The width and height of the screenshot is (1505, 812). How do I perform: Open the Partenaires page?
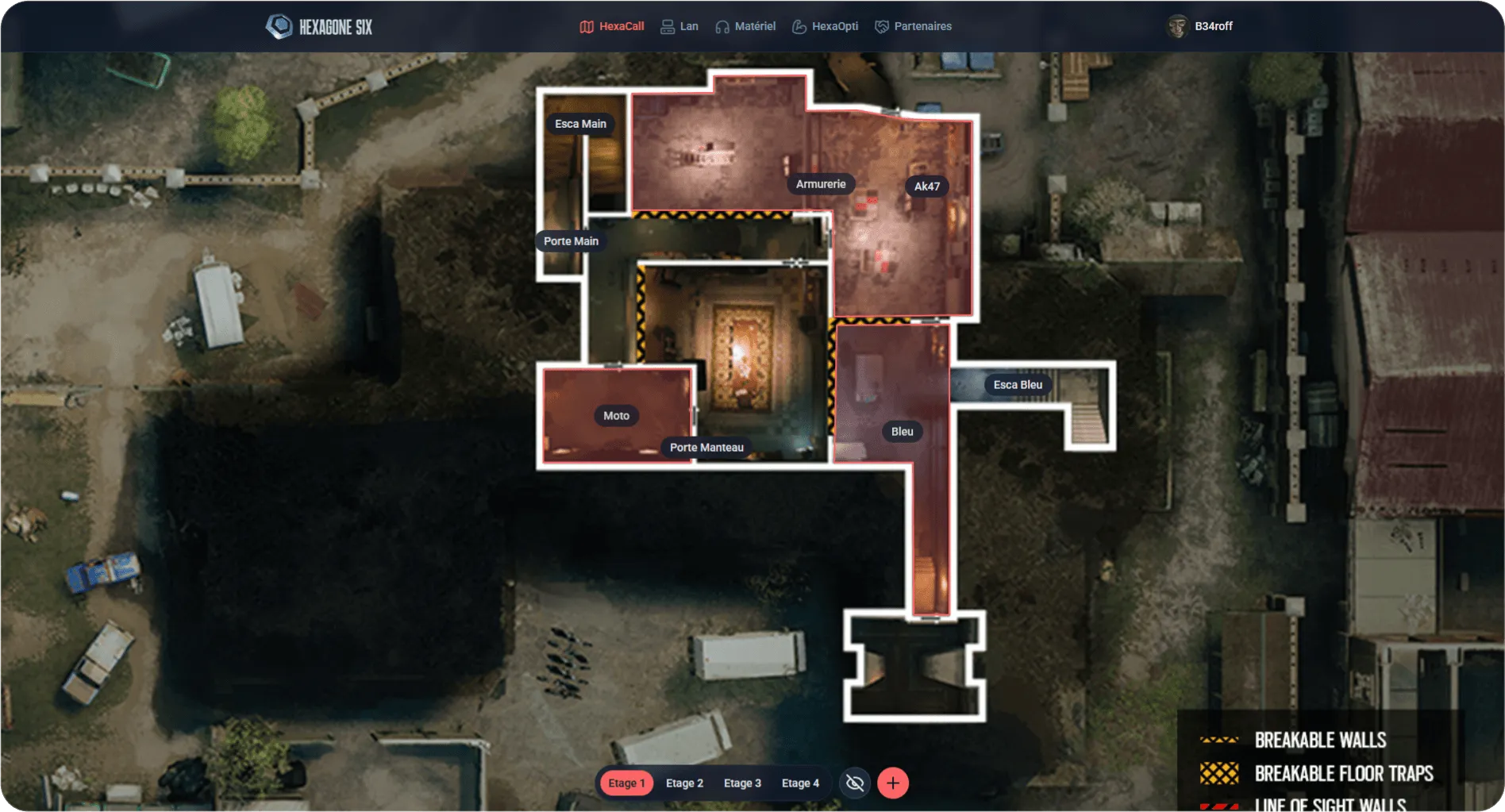point(913,26)
